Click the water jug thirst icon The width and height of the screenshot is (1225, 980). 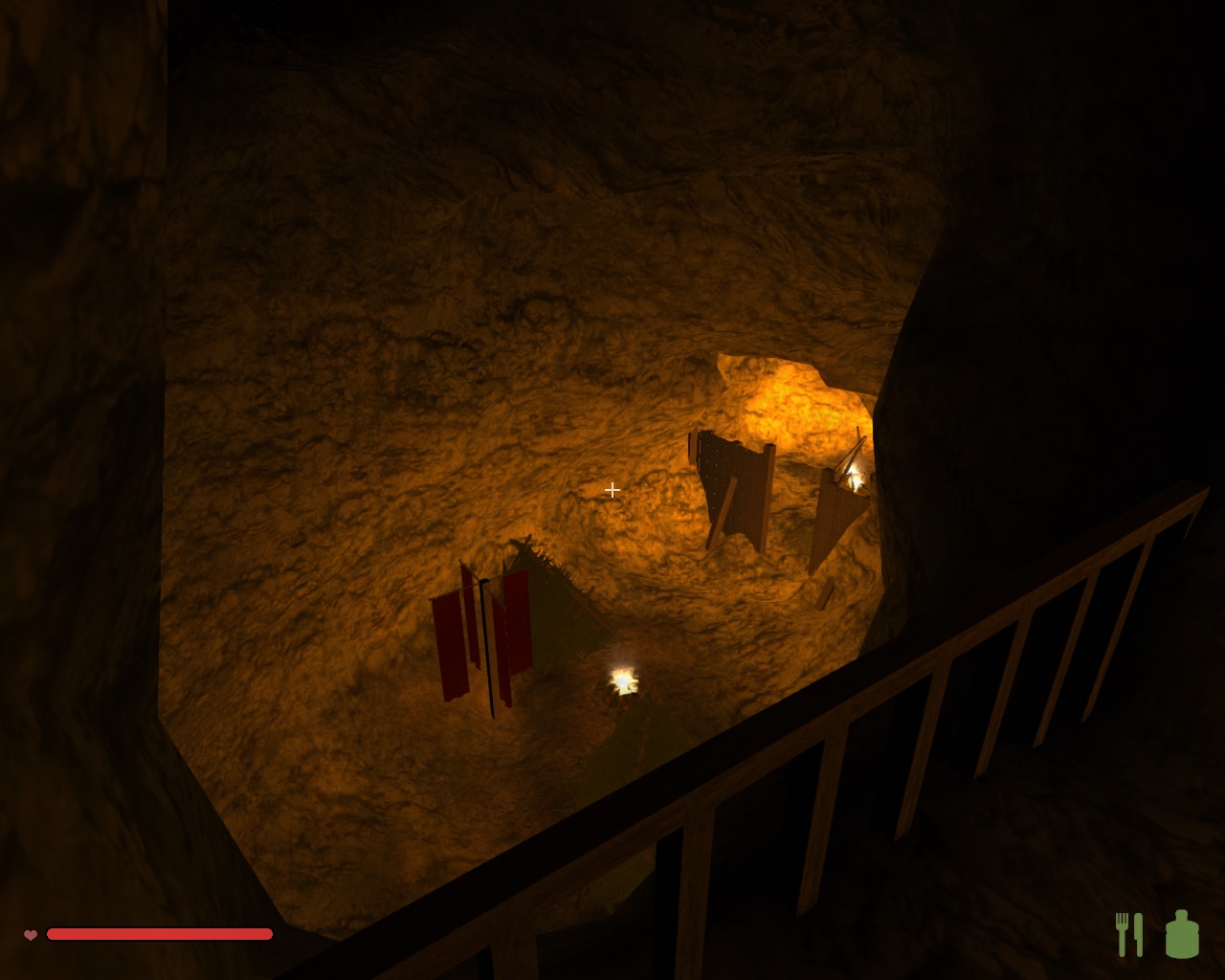[1182, 934]
